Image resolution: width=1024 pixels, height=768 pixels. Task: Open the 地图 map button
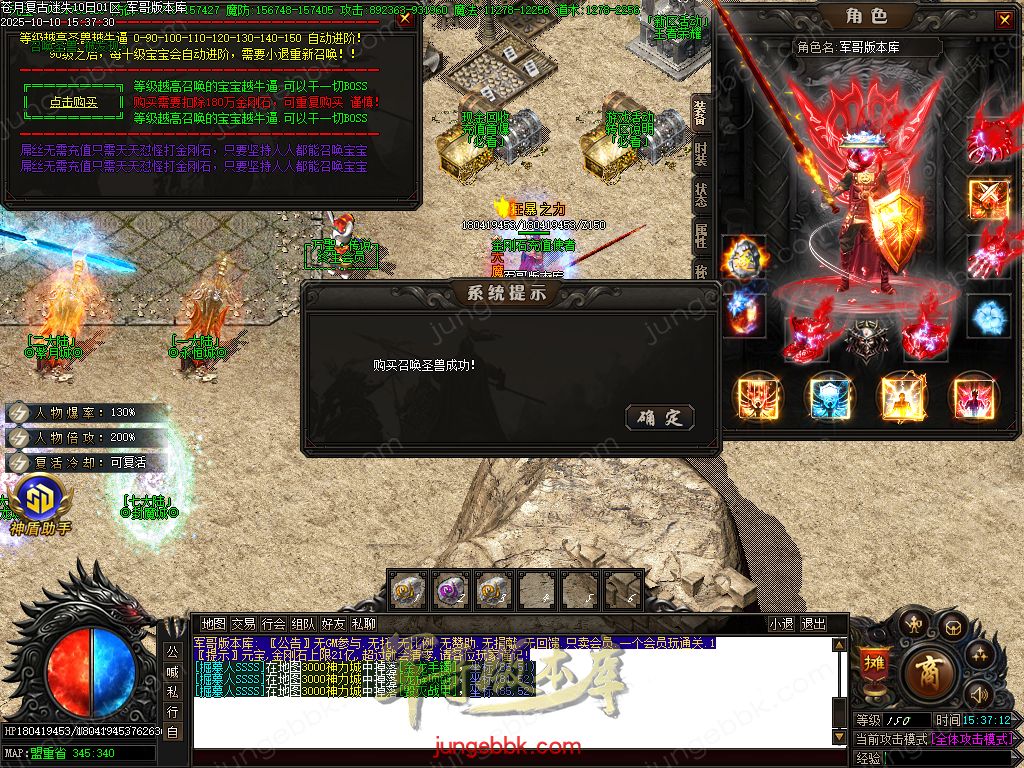point(214,624)
